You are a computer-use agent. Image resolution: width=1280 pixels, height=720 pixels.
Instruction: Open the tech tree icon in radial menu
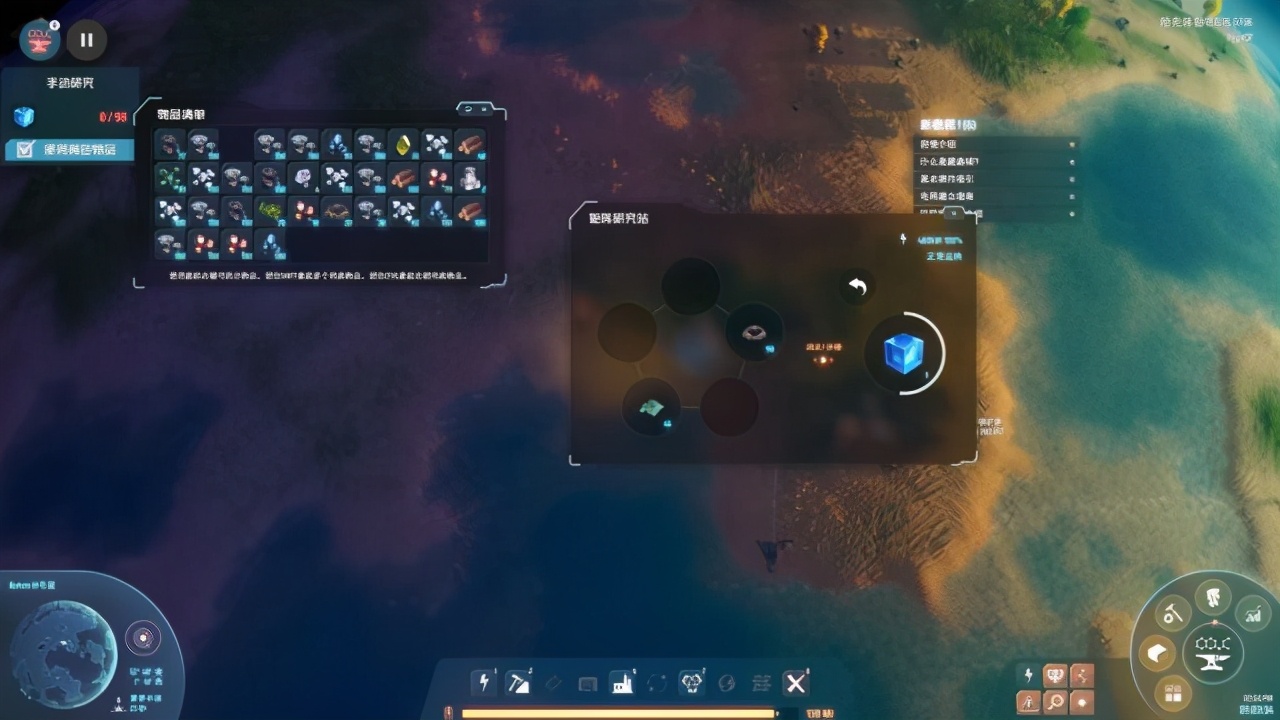pos(1212,597)
